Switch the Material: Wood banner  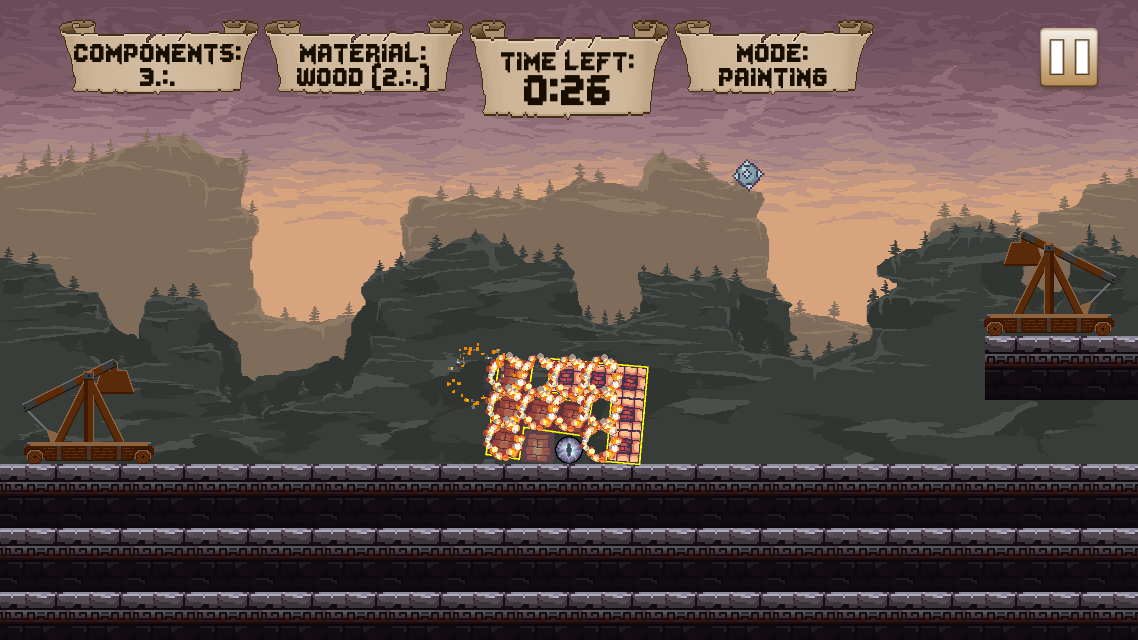(x=363, y=62)
